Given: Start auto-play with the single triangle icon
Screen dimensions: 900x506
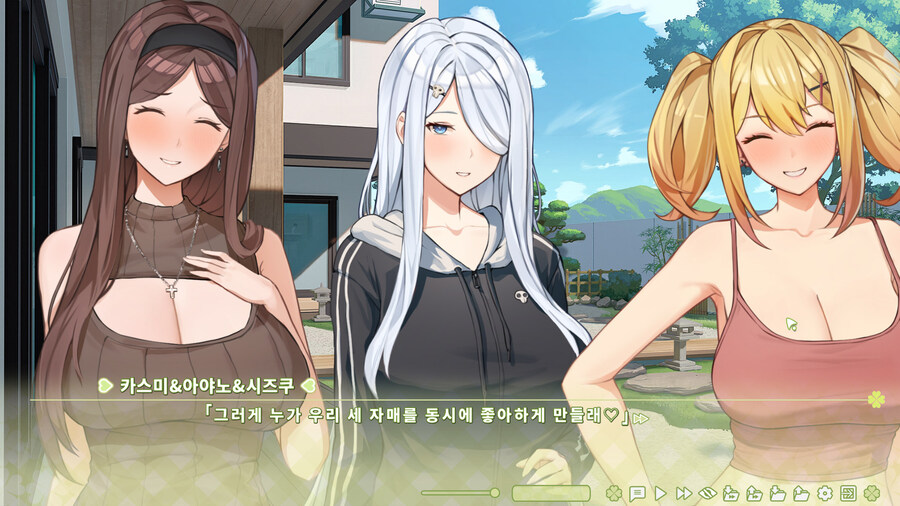Looking at the screenshot, I should (660, 493).
